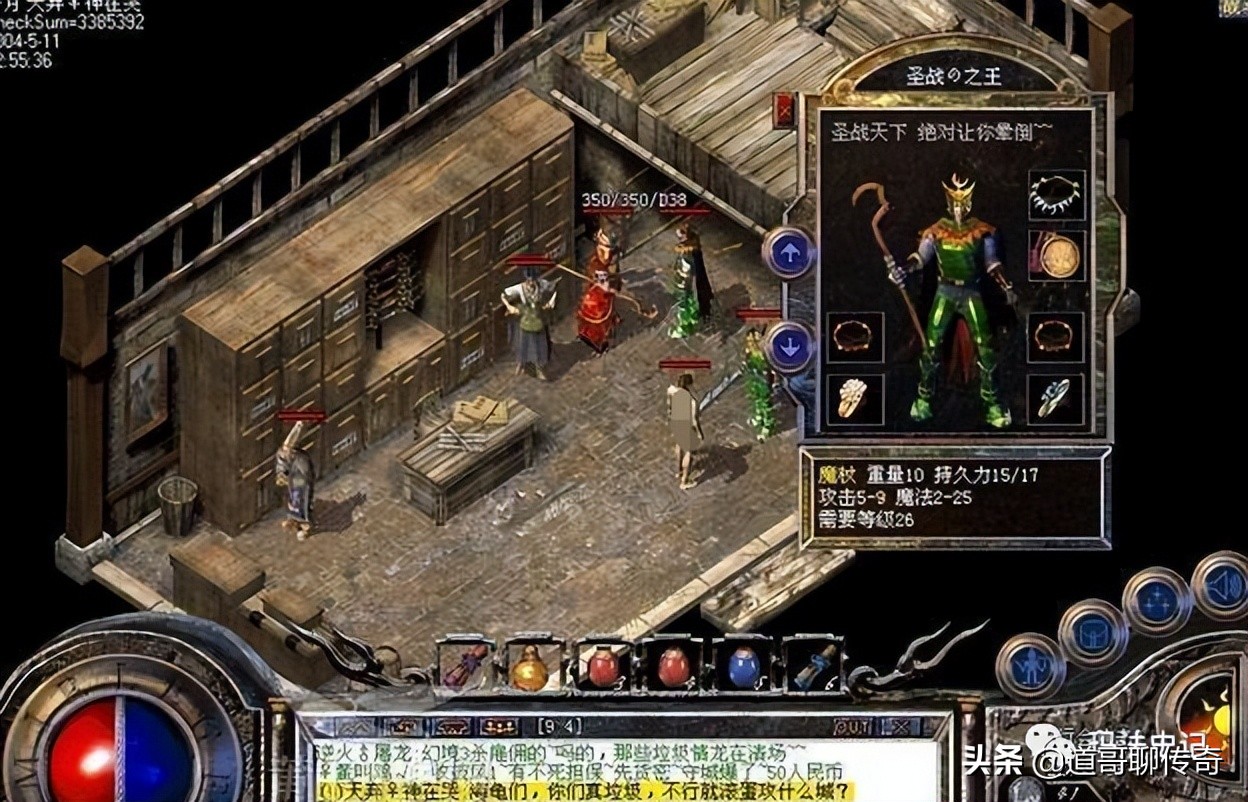Select the right bracelet slot
The height and width of the screenshot is (802, 1248).
pyautogui.click(x=1056, y=337)
